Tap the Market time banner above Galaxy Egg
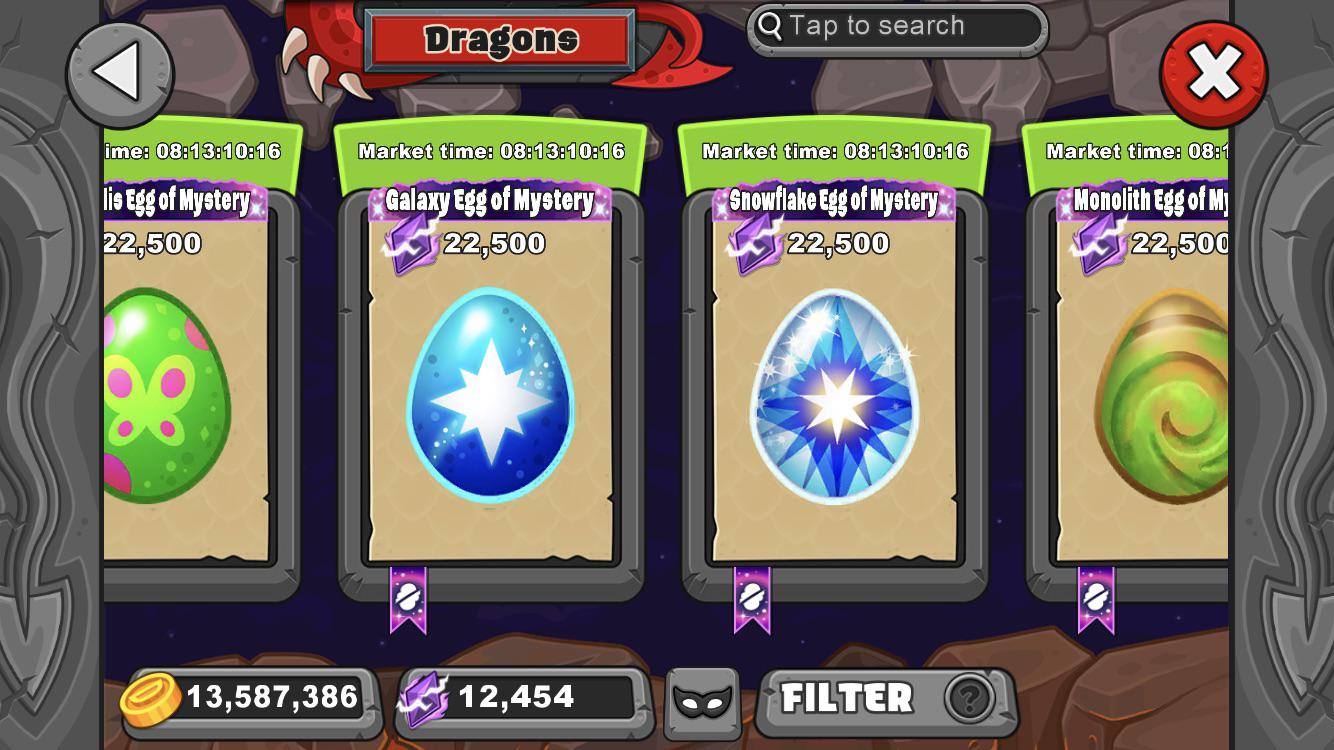 [x=489, y=151]
